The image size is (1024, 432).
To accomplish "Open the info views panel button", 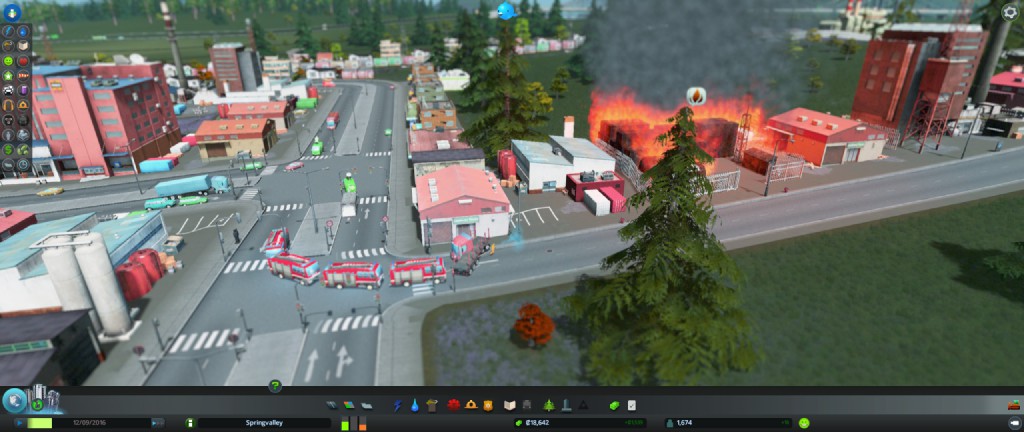I will [15, 12].
